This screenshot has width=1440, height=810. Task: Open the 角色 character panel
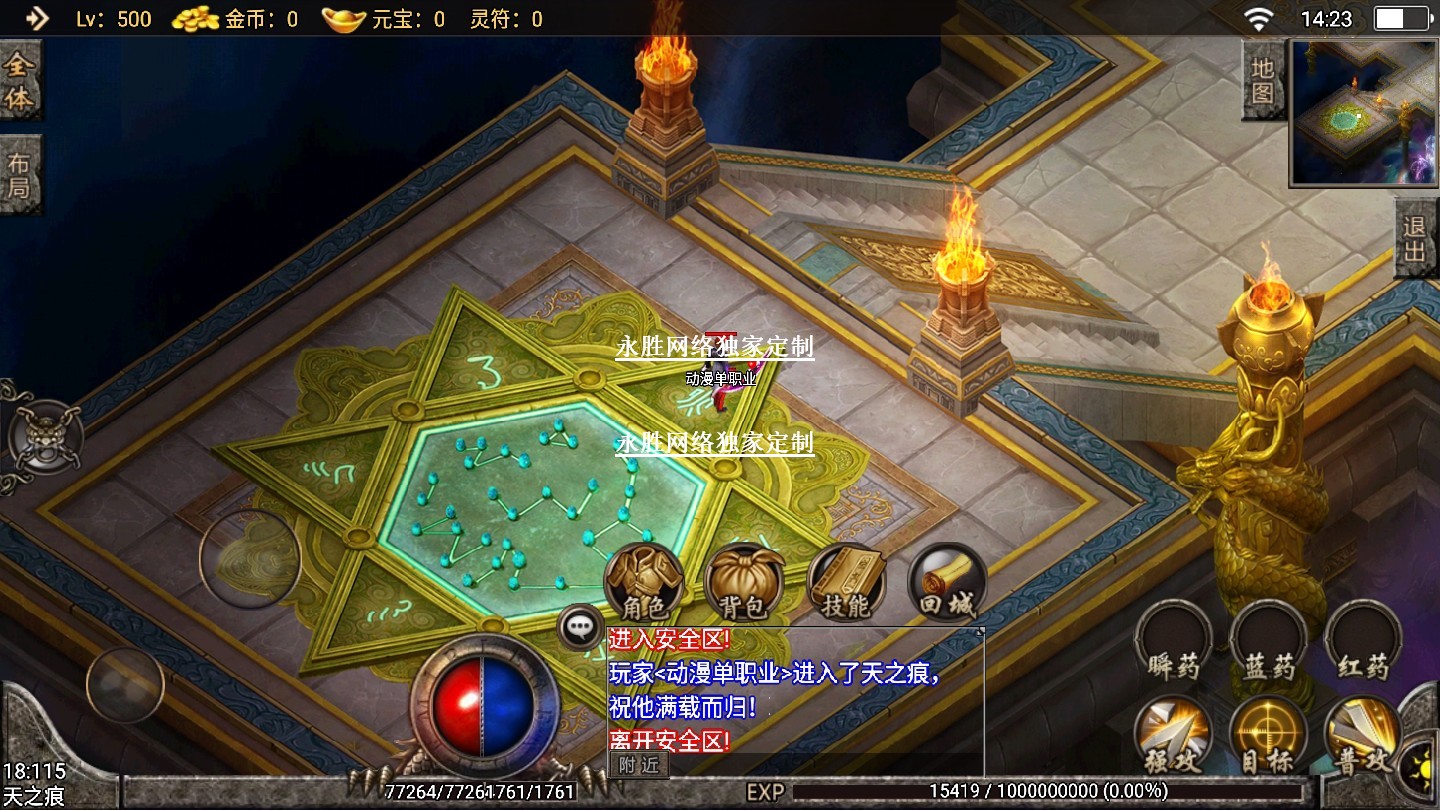643,582
